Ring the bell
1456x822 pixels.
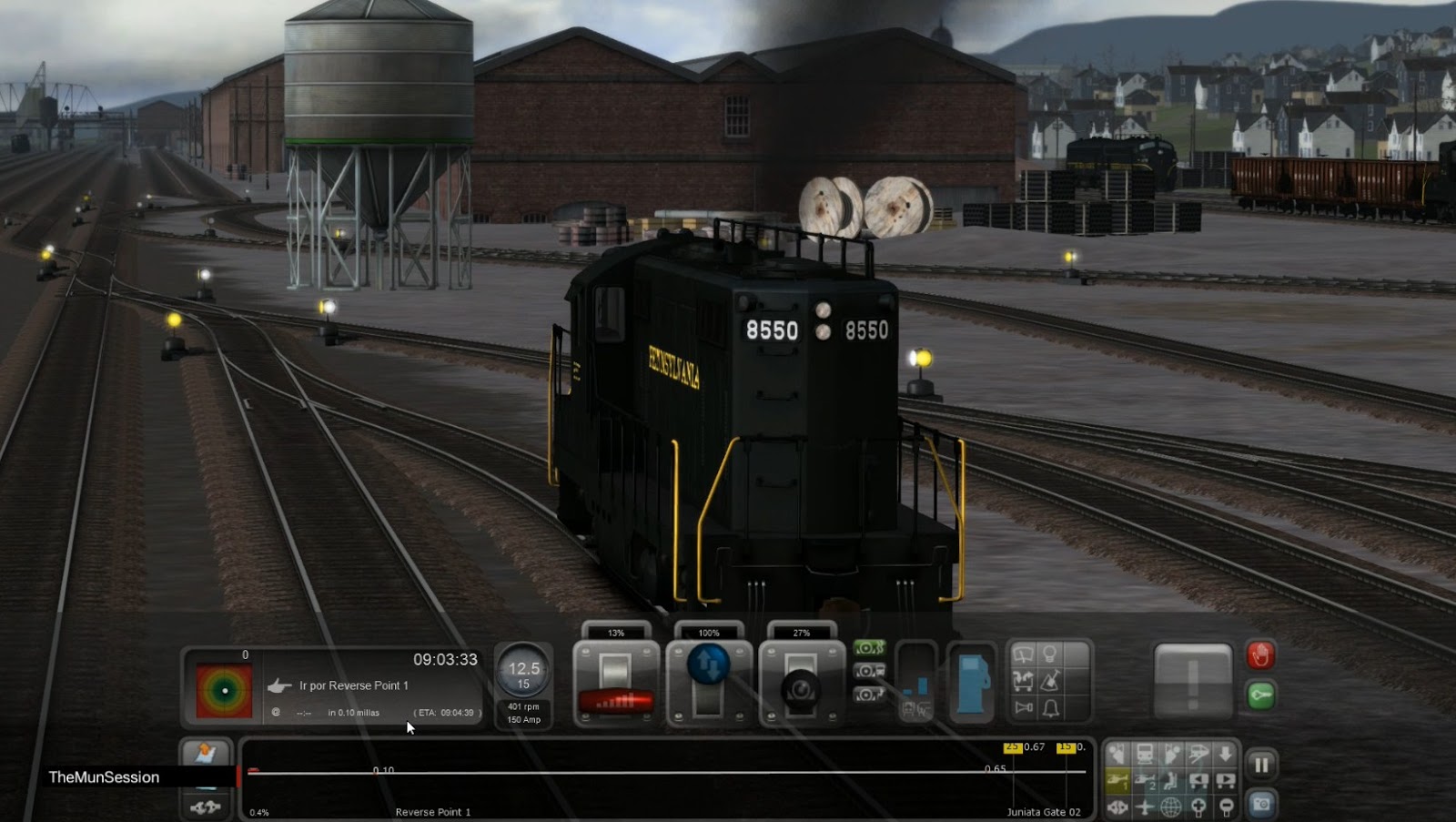(1051, 710)
